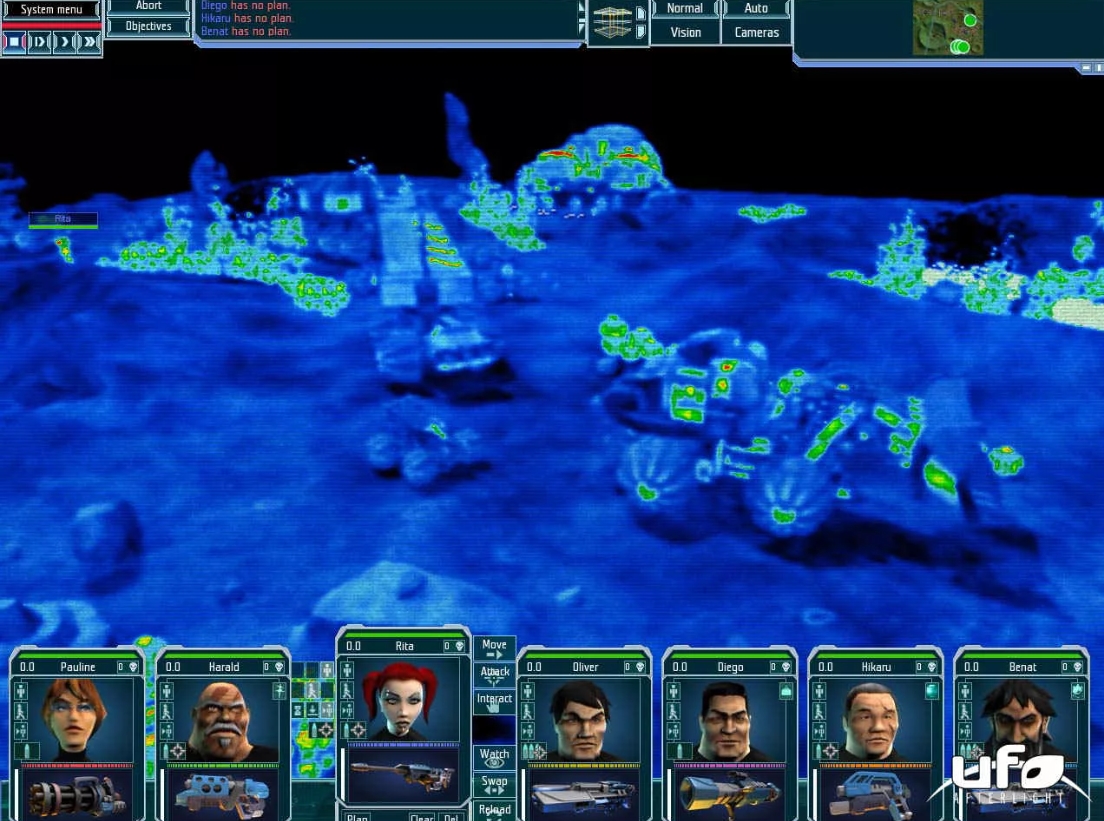The image size is (1104, 821).
Task: Abort the current mission
Action: (x=148, y=6)
